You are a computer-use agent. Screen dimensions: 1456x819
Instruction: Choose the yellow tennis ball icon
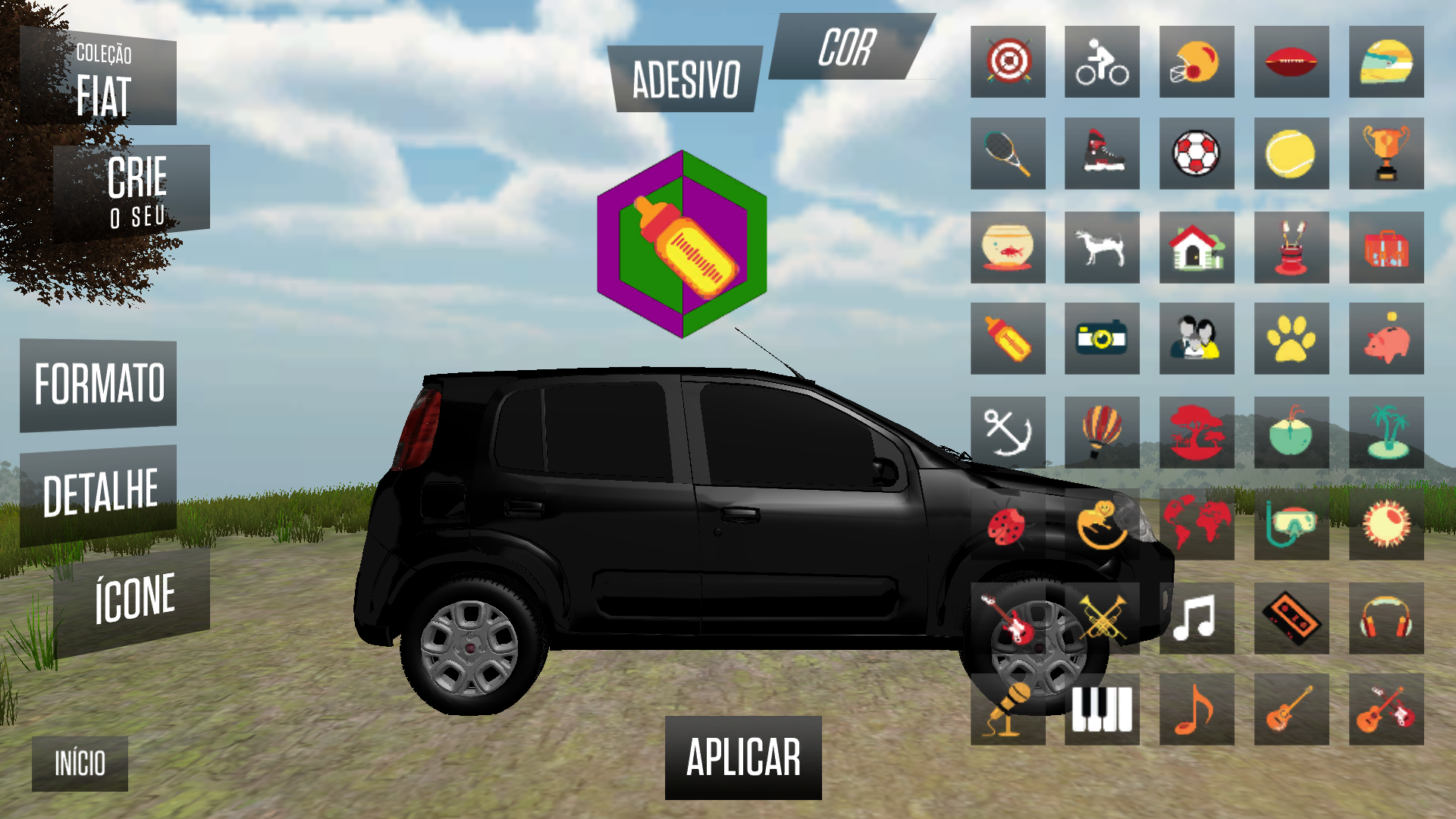coord(1291,154)
